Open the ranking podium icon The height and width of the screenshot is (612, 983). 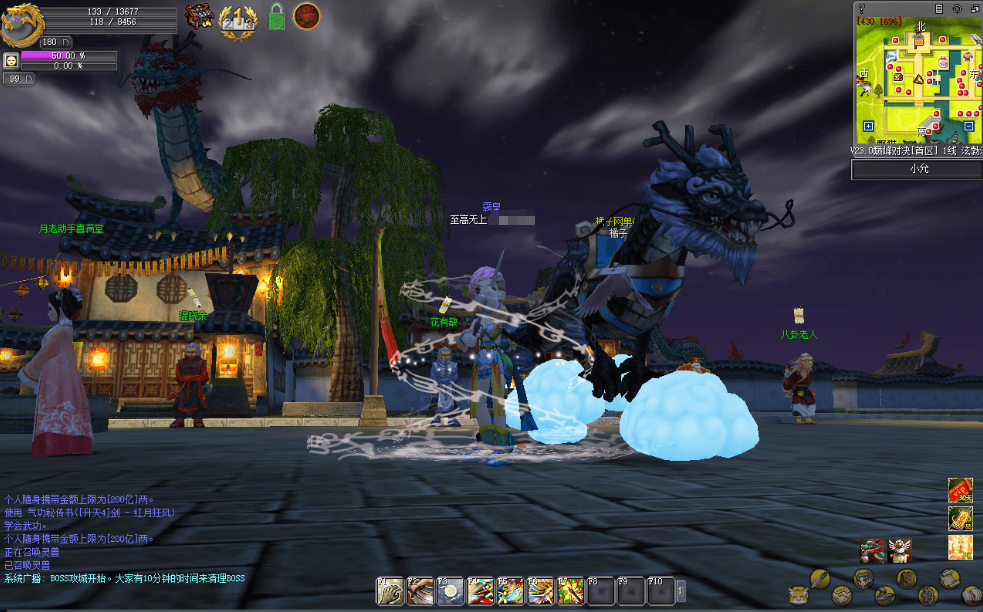click(x=237, y=19)
